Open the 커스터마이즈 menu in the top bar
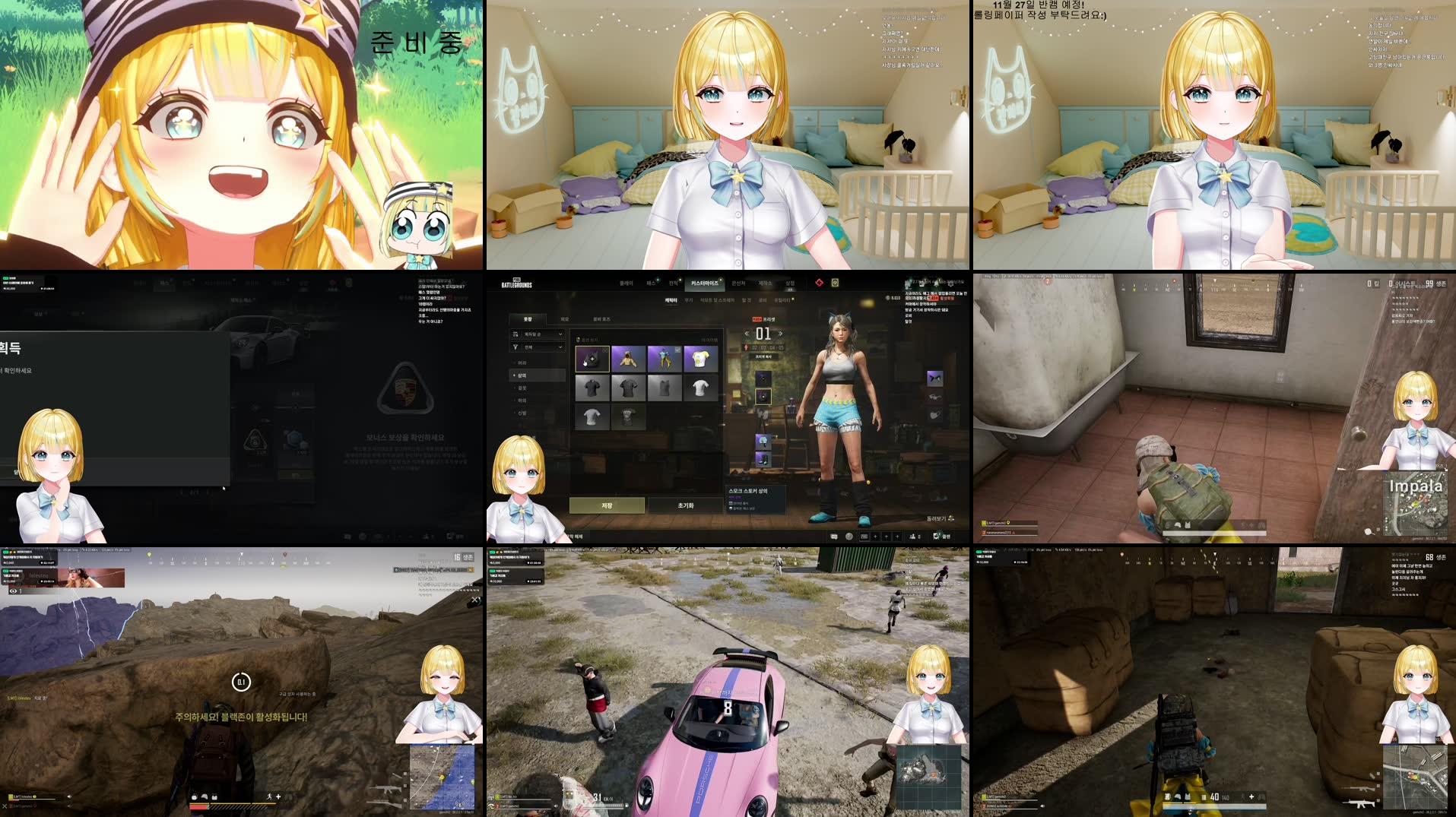1456x817 pixels. pos(705,283)
